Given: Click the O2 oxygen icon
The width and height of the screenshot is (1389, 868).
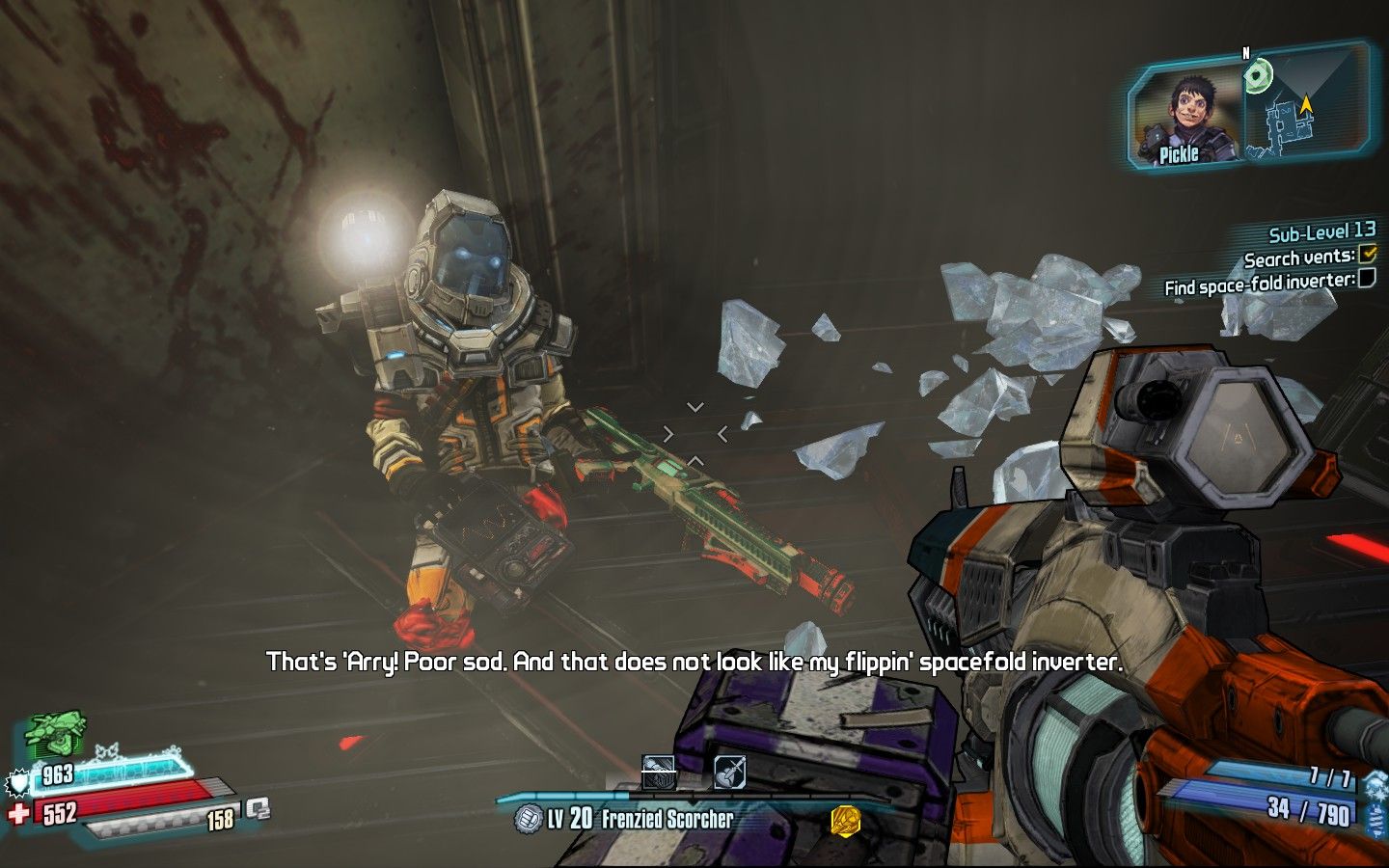Looking at the screenshot, I should [258, 808].
